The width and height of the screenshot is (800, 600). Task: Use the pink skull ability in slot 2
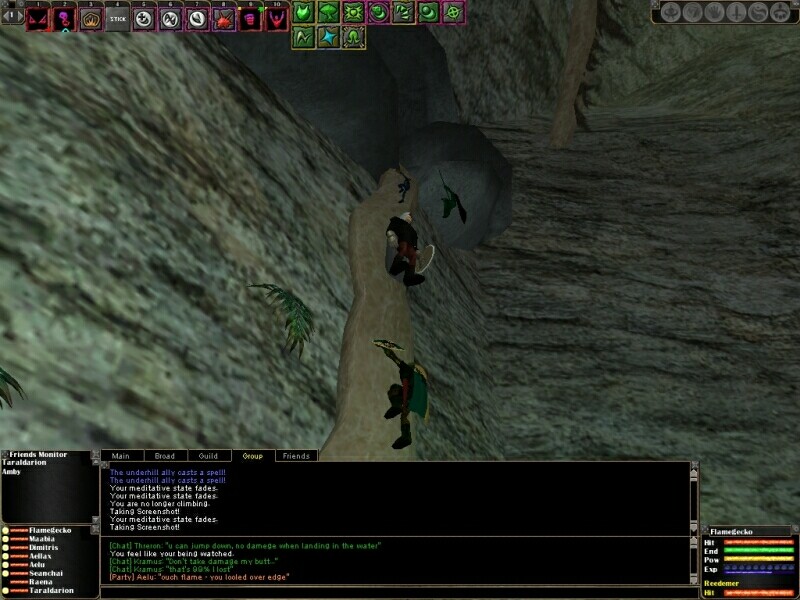click(64, 18)
